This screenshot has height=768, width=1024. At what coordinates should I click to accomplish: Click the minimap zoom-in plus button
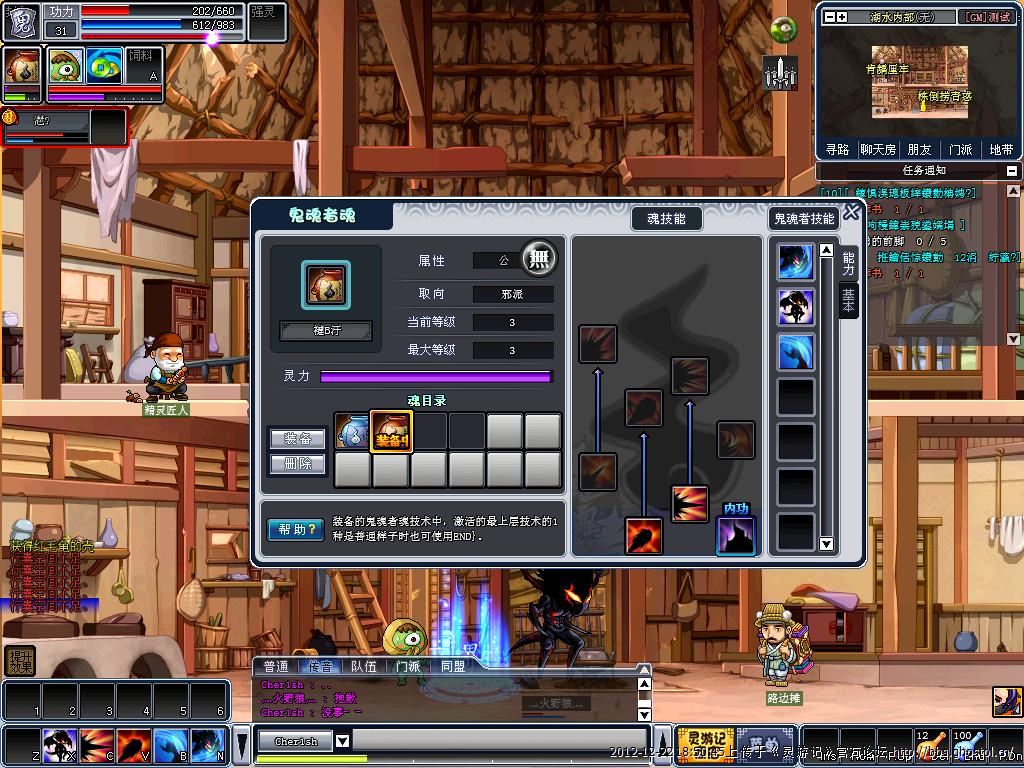pos(842,17)
